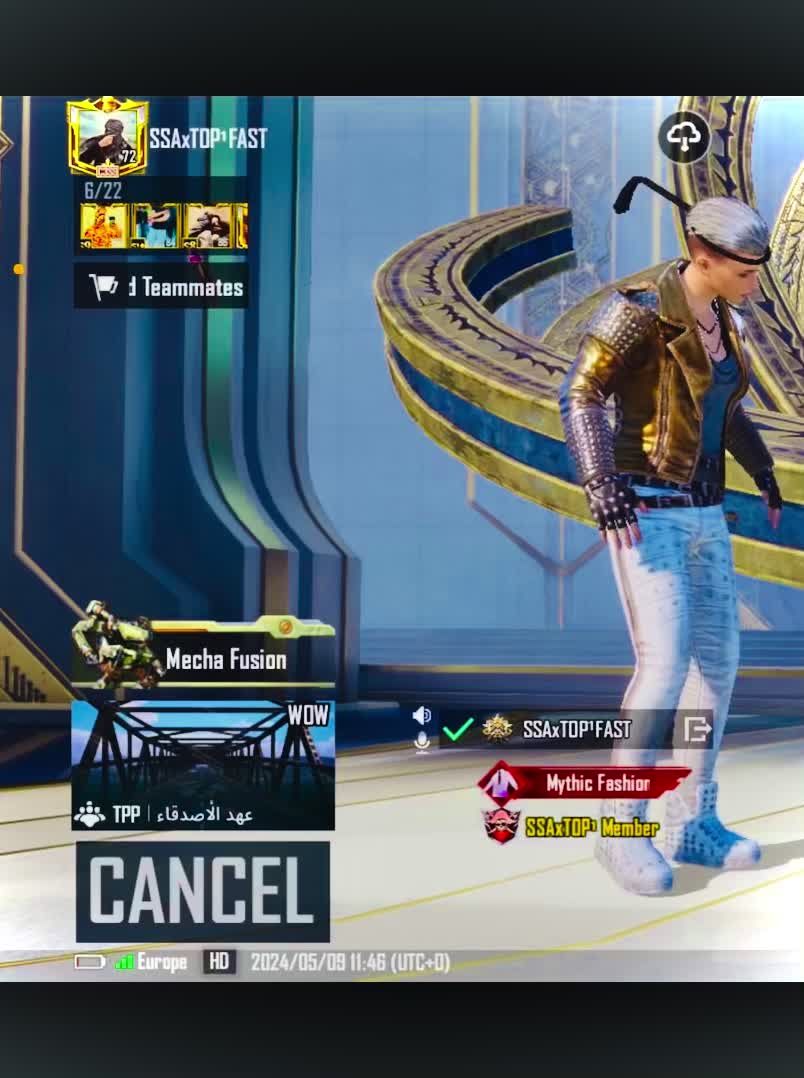The height and width of the screenshot is (1078, 804).
Task: Open the Mythic Fashion badge
Action: click(x=584, y=783)
